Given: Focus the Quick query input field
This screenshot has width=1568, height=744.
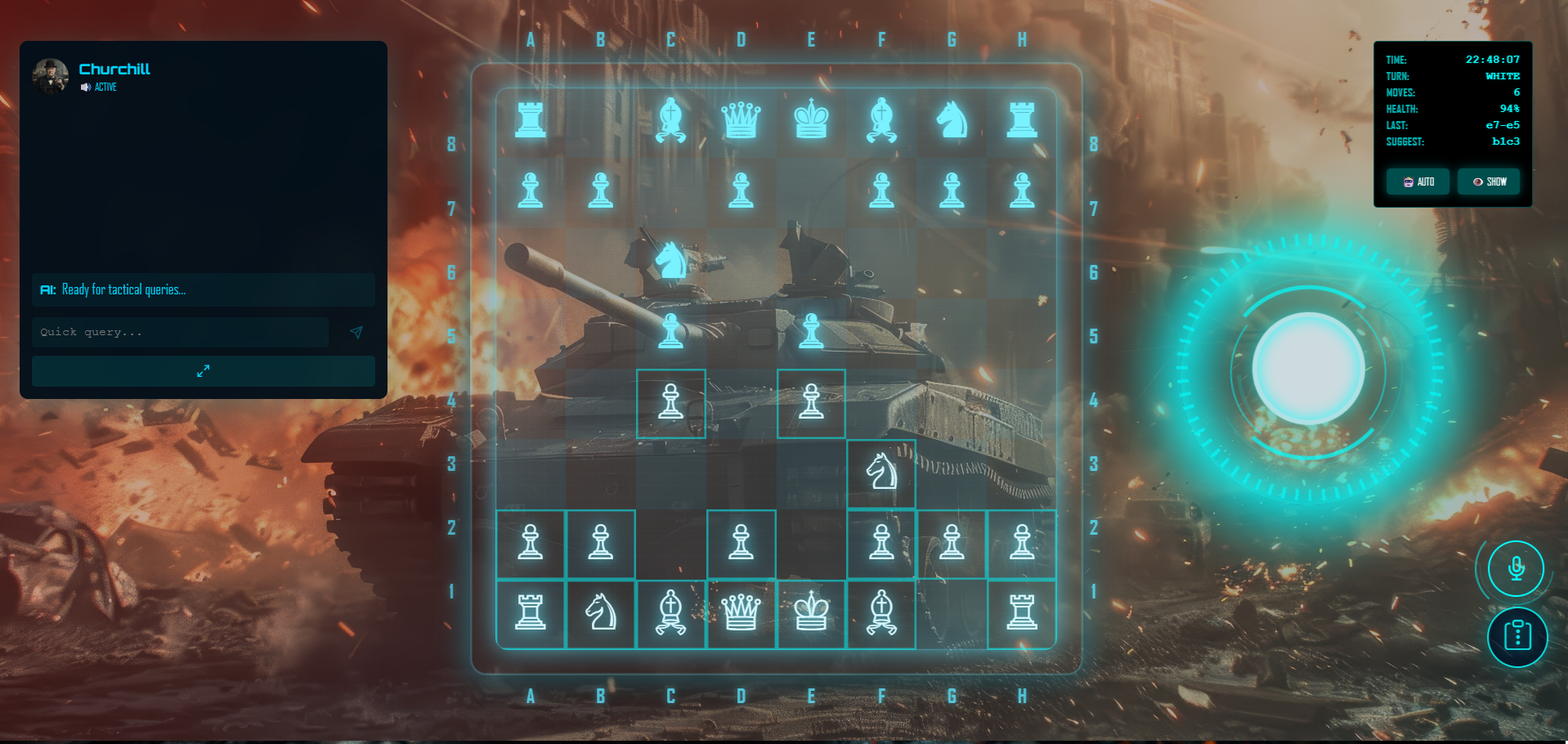Looking at the screenshot, I should 180,332.
